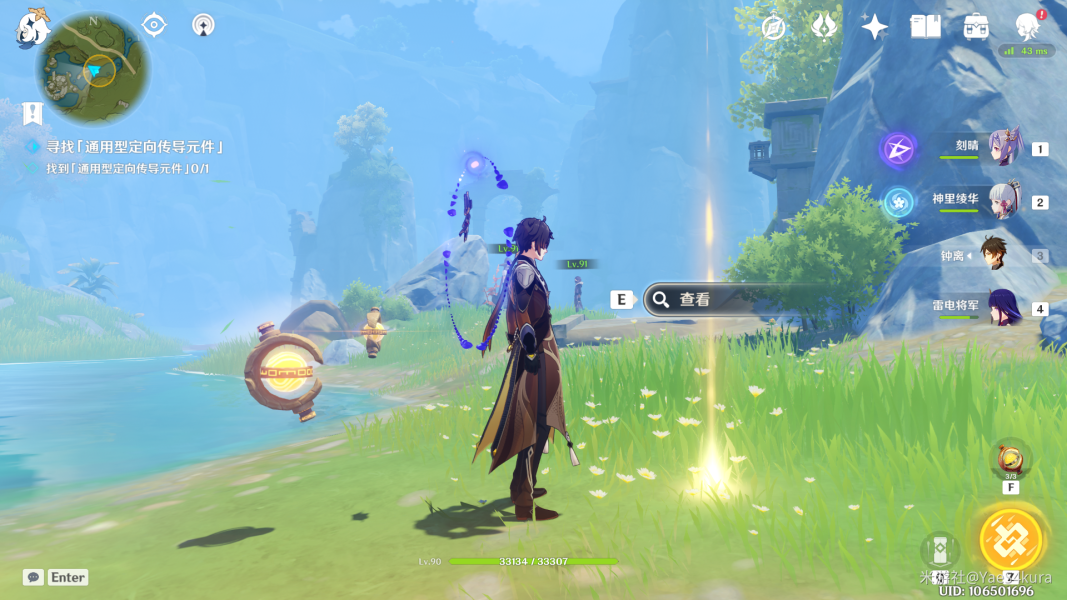Open the inventory backpack
Image resolution: width=1067 pixels, height=600 pixels.
[976, 27]
